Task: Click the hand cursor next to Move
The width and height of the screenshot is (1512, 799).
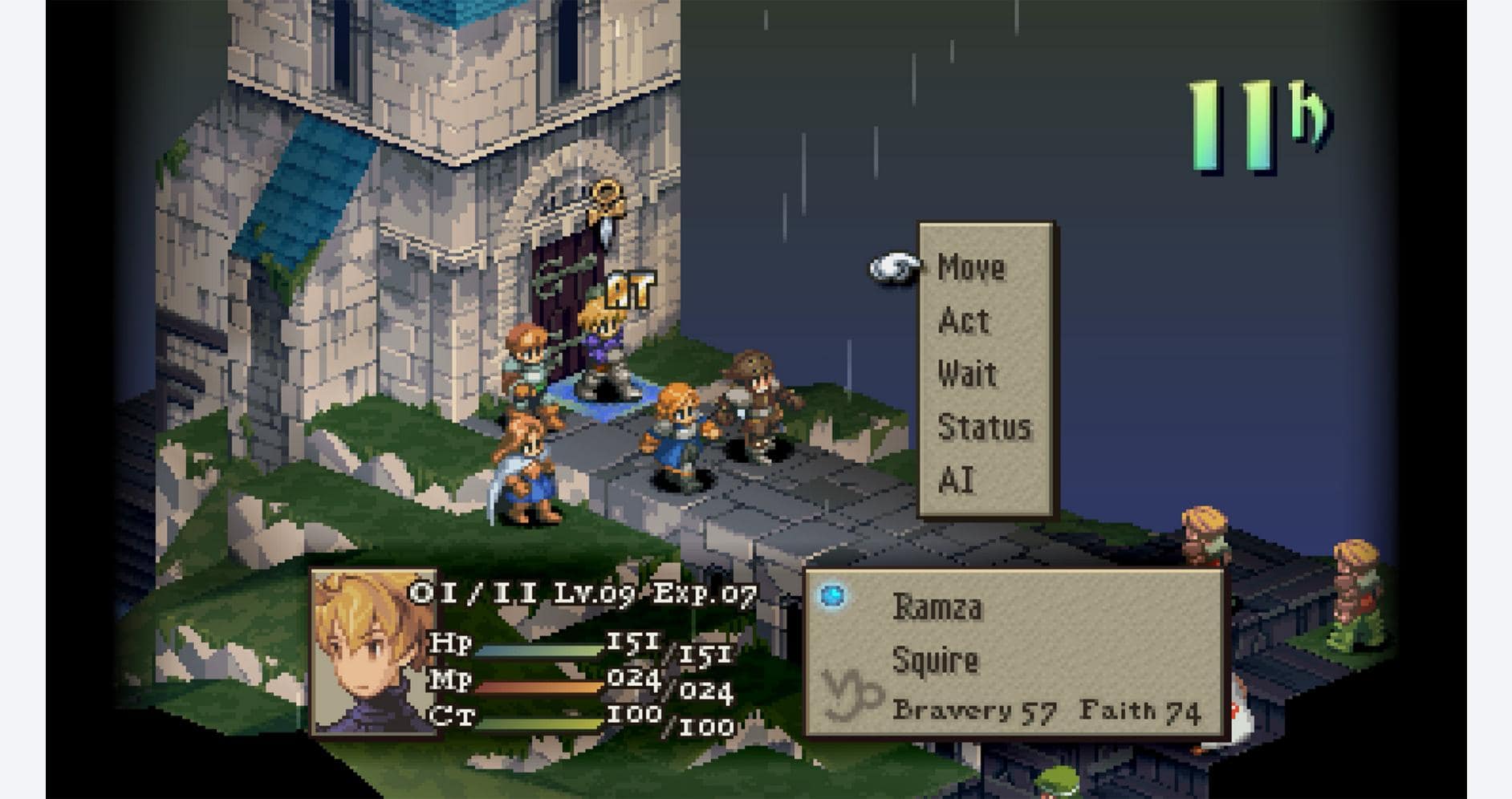Action: [893, 269]
